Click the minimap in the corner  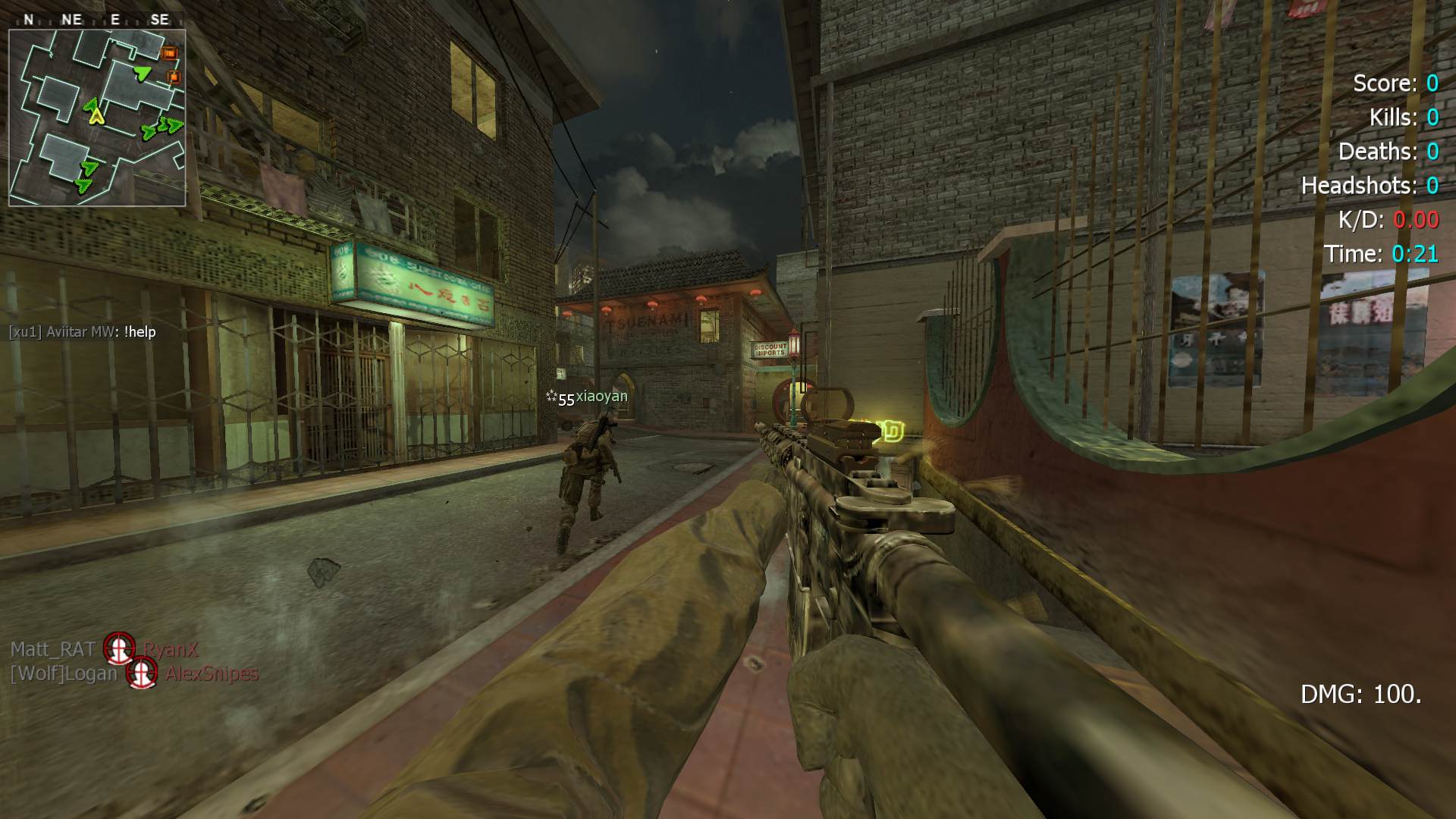point(97,118)
